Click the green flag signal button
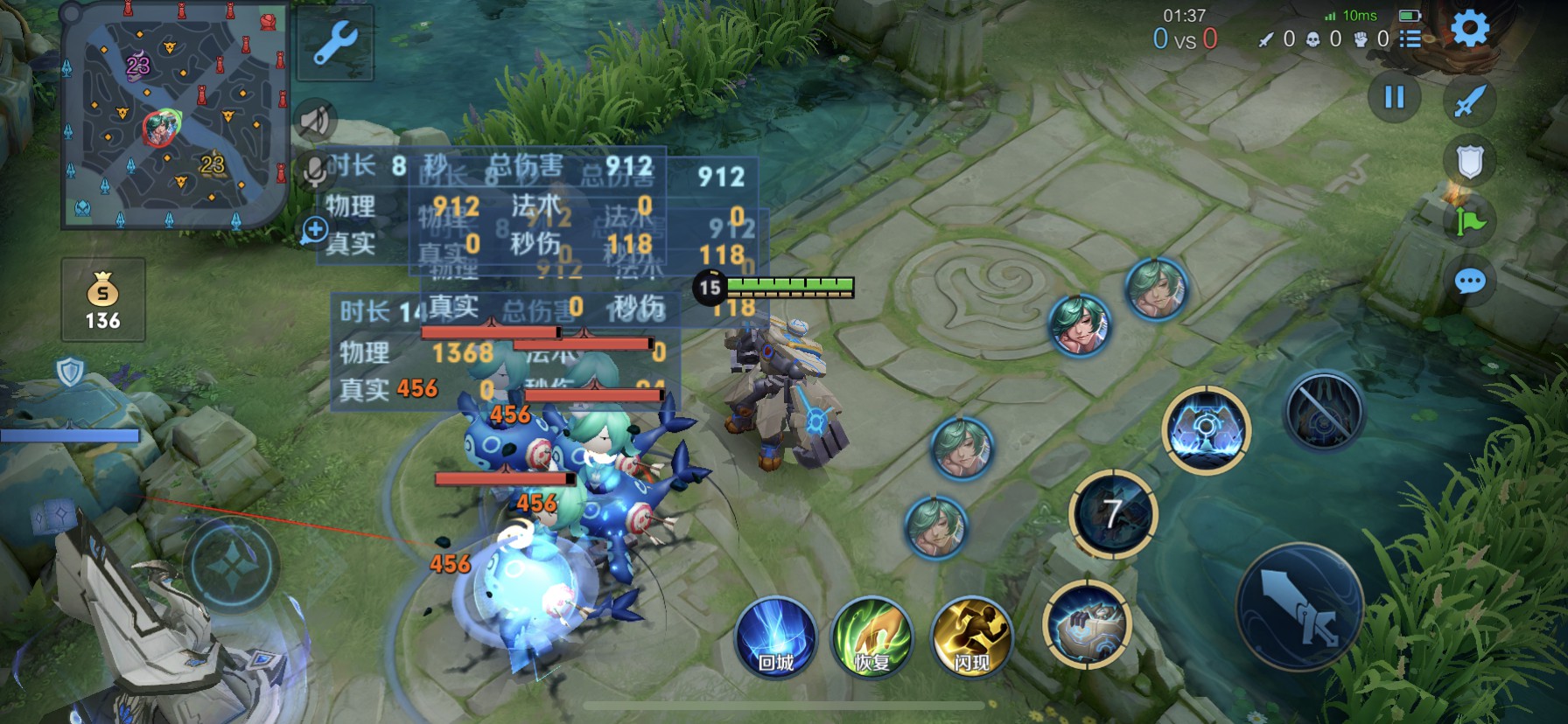Screen dimensions: 1568x724 click(1470, 221)
